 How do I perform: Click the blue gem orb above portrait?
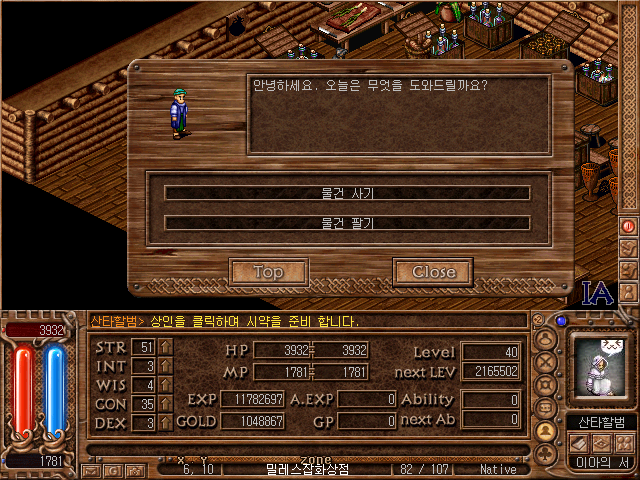[561, 321]
